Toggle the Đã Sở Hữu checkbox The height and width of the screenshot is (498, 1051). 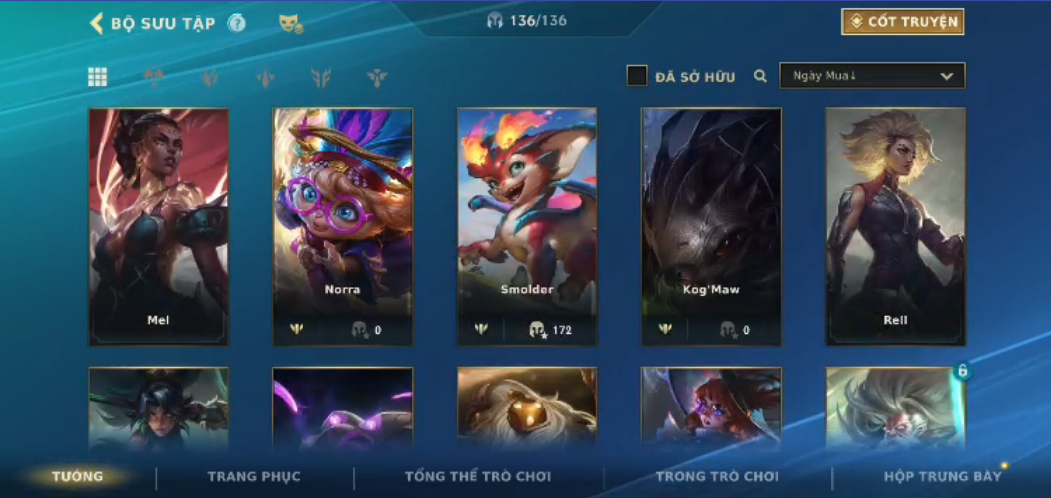[x=637, y=76]
